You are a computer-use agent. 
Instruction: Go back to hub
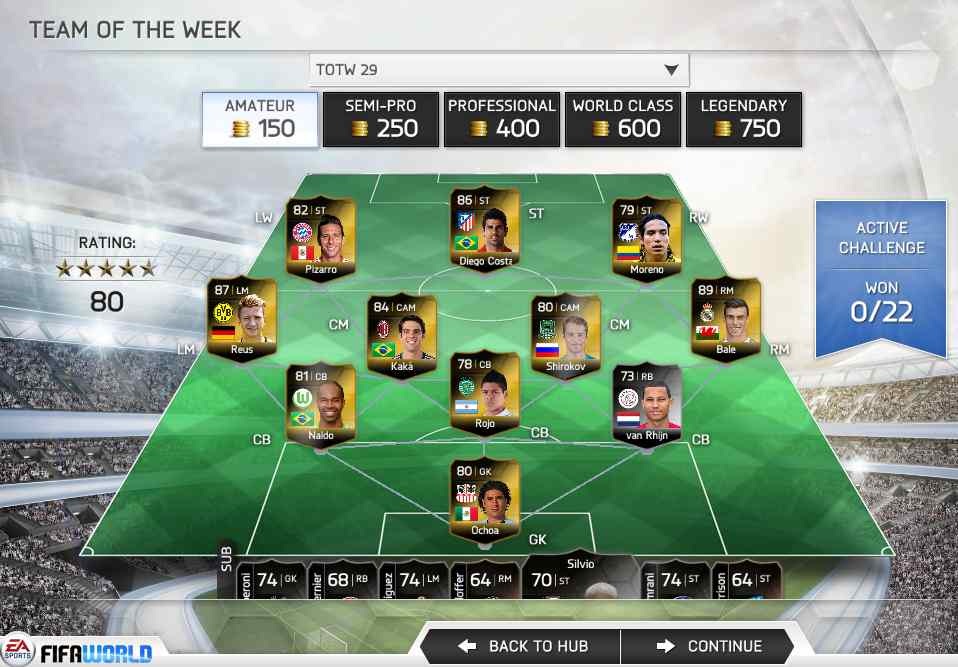523,646
